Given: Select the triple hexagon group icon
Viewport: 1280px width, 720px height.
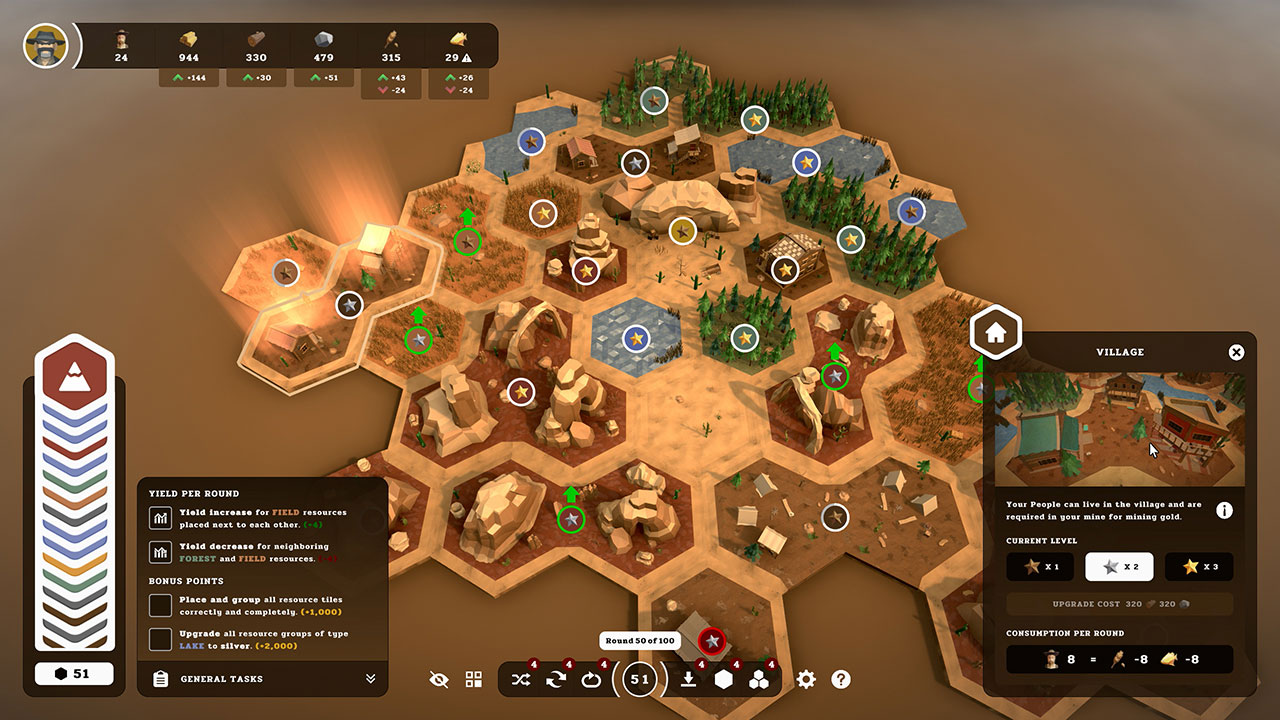Looking at the screenshot, I should click(x=761, y=679).
